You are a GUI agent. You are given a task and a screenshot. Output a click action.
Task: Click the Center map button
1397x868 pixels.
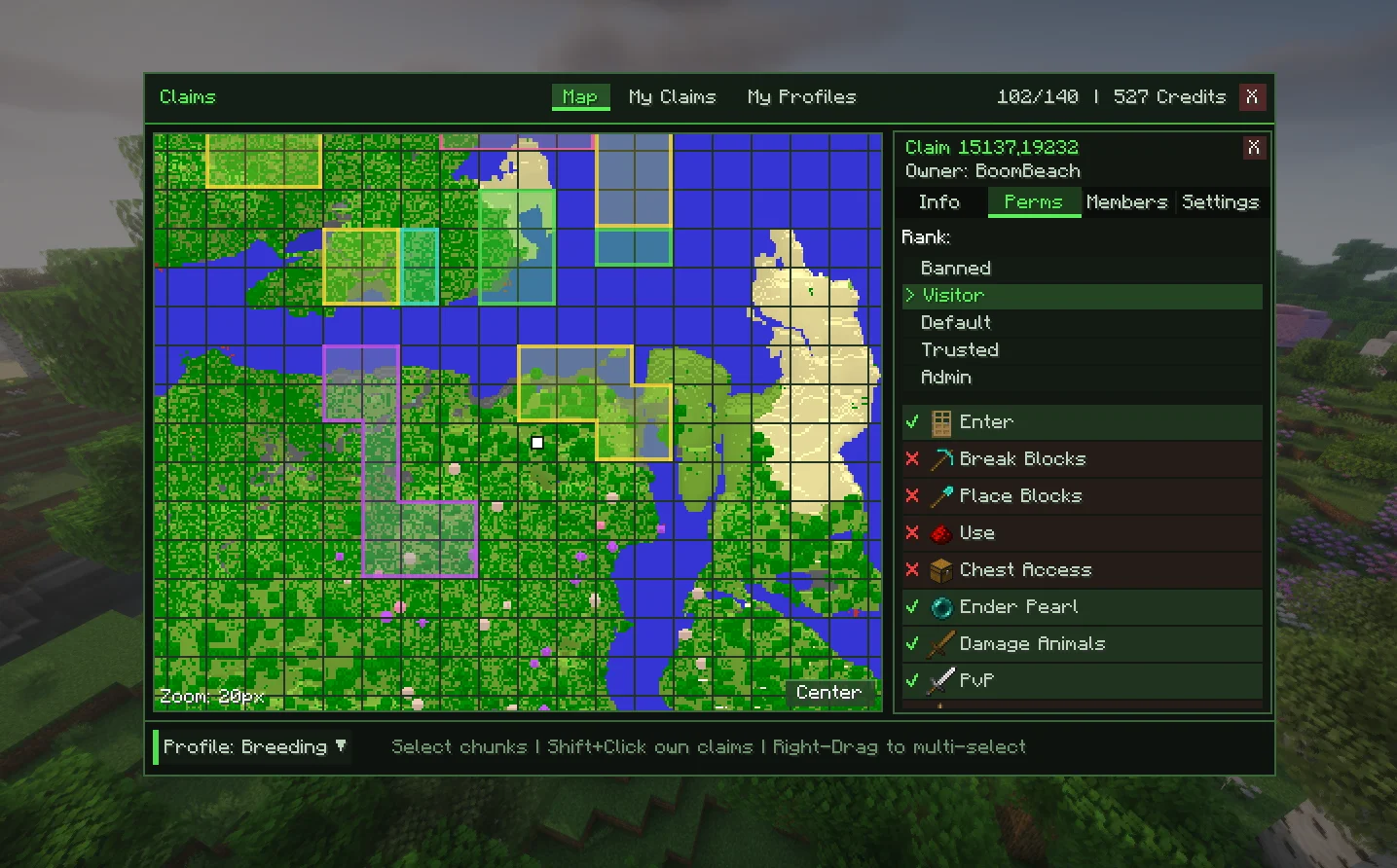(828, 692)
